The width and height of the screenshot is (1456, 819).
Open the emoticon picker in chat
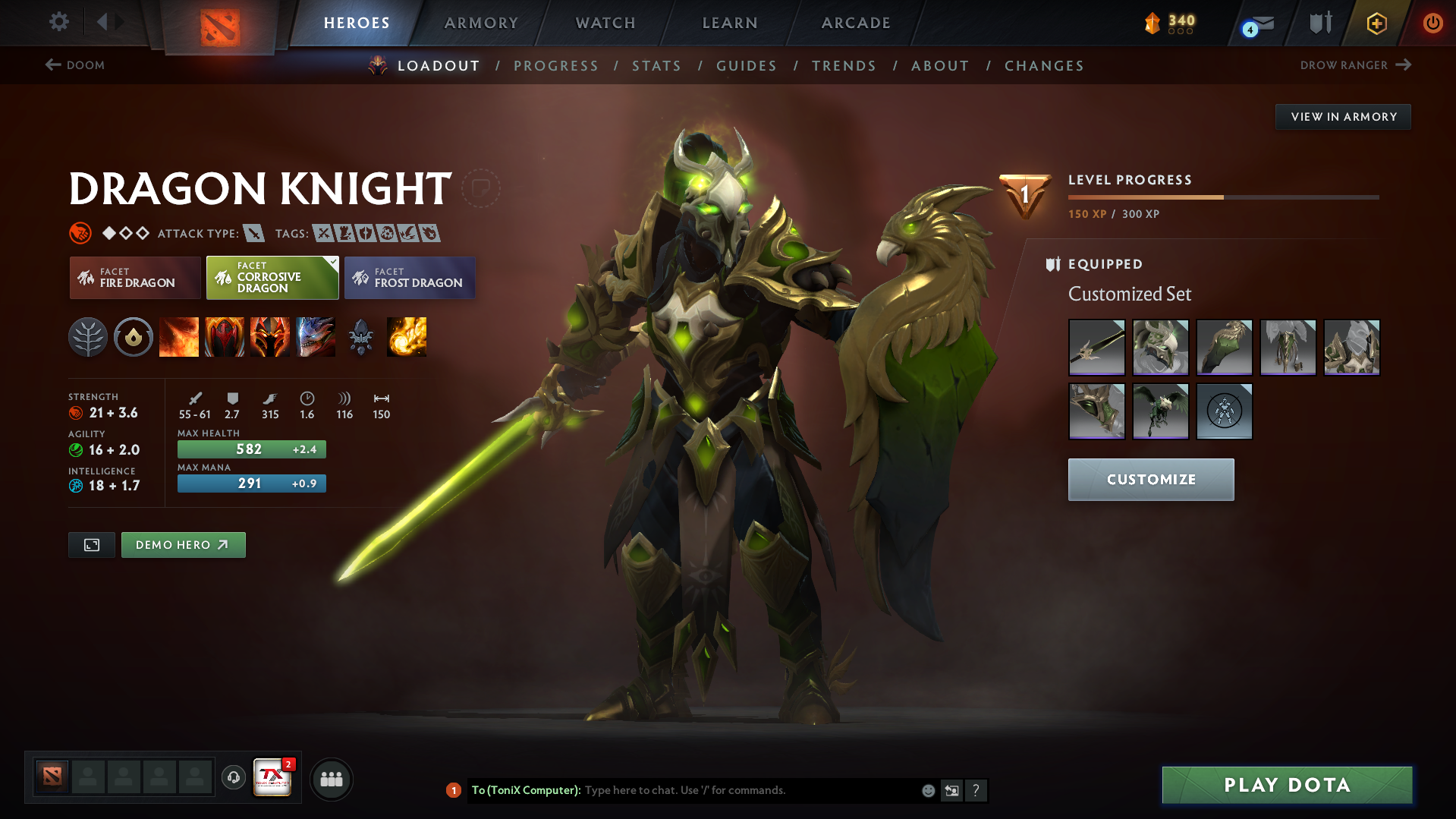[x=928, y=790]
